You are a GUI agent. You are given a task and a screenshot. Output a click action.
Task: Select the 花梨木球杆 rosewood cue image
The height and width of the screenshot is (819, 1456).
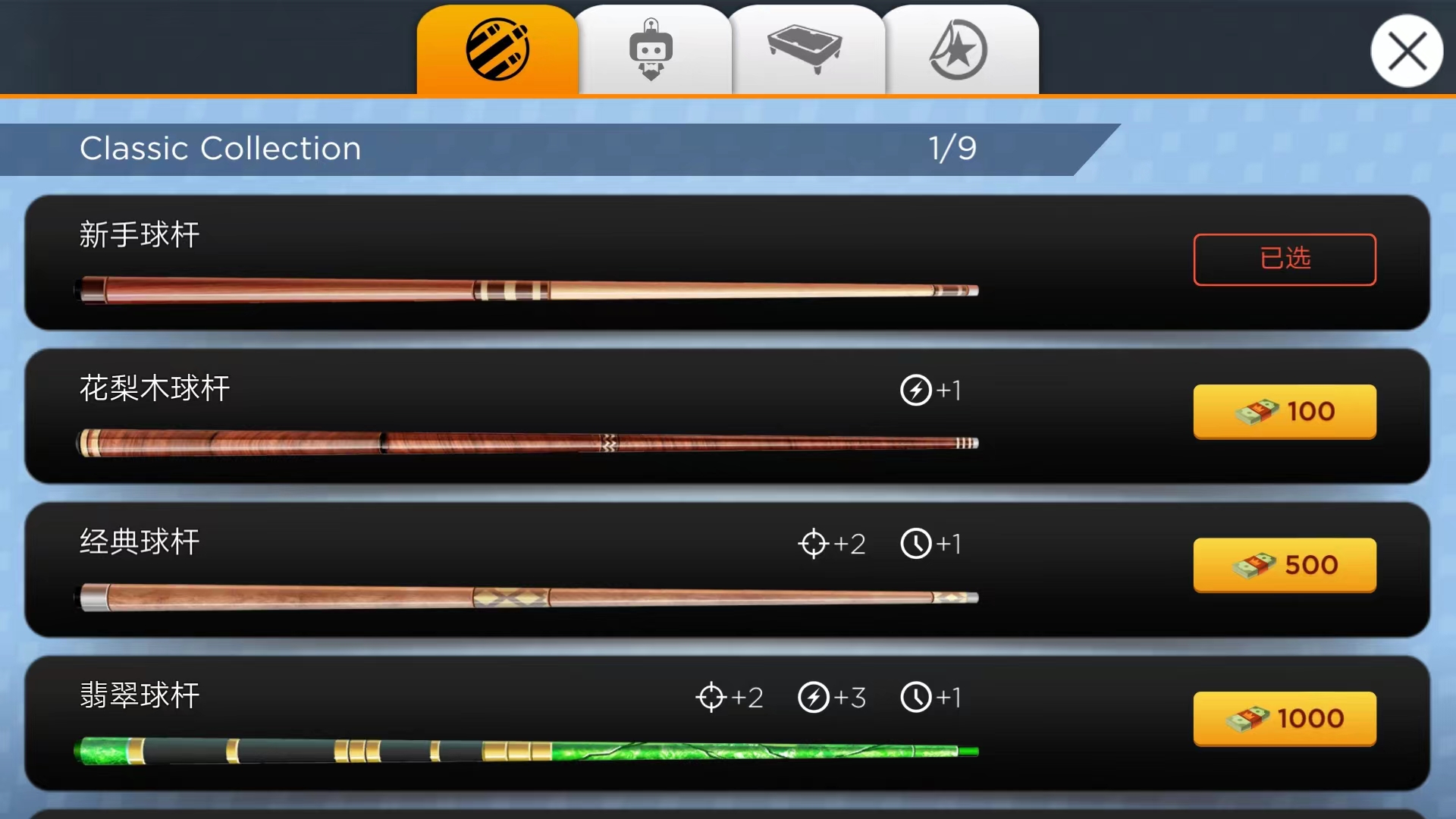coord(527,443)
